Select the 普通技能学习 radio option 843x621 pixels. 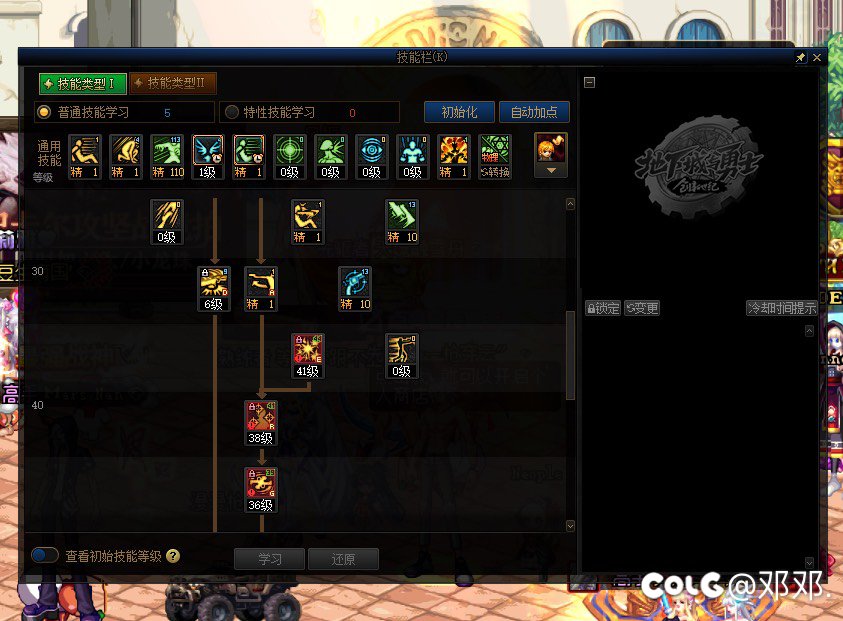44,112
